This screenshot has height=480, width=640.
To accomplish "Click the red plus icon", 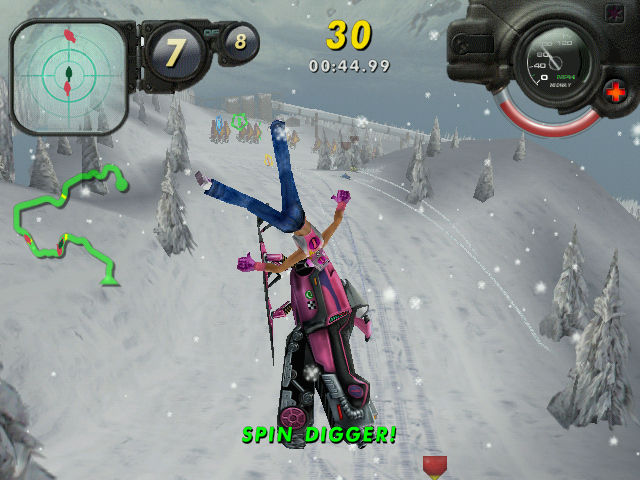I will (x=616, y=94).
